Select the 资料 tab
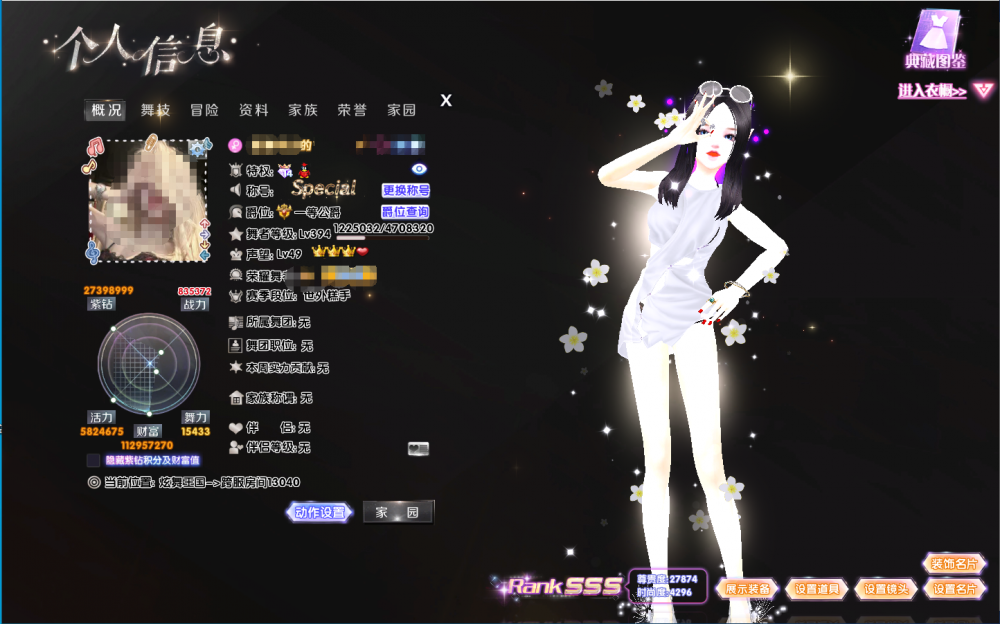The image size is (1000, 624). point(253,110)
